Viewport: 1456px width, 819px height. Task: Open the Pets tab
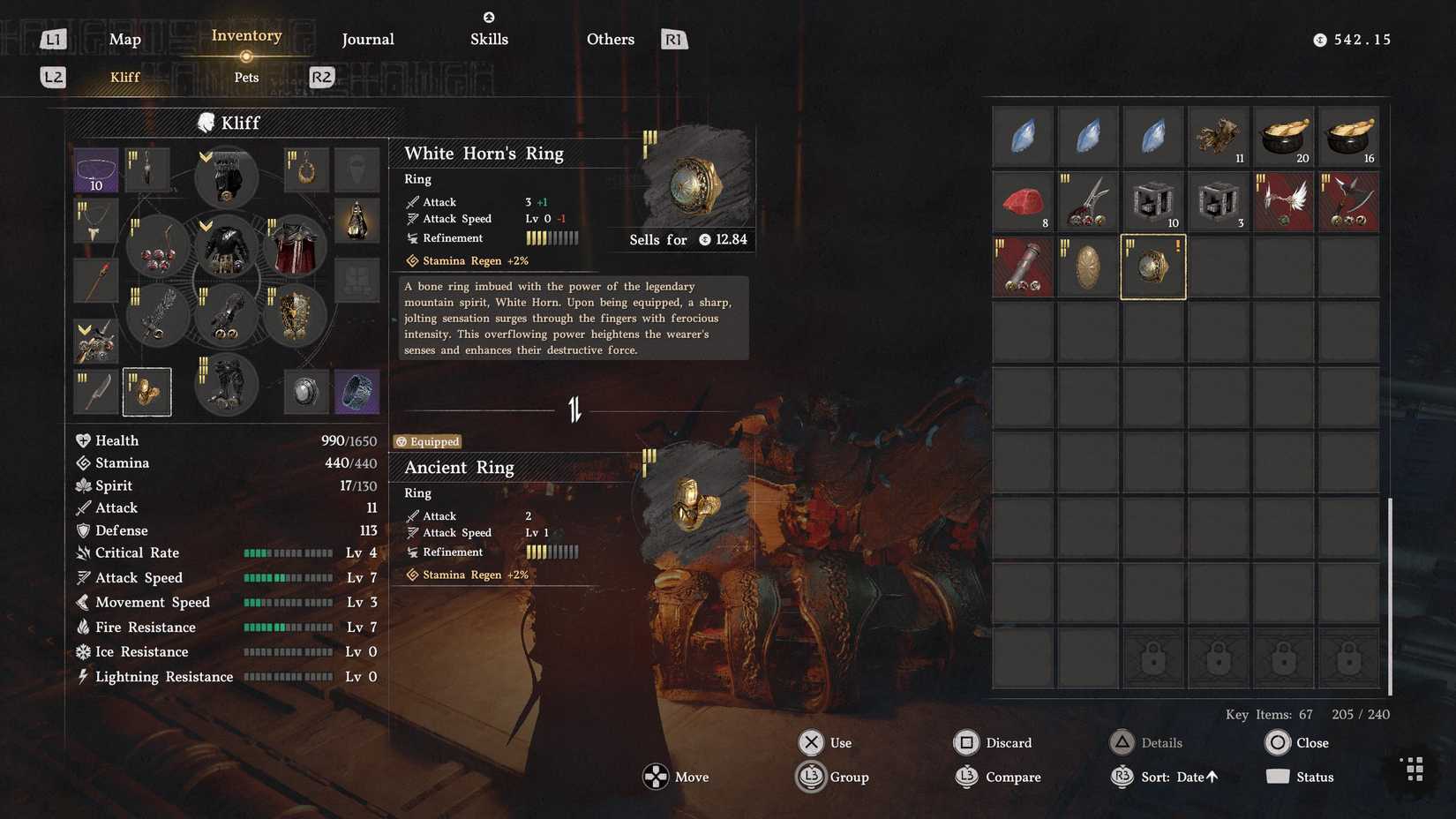pos(245,77)
